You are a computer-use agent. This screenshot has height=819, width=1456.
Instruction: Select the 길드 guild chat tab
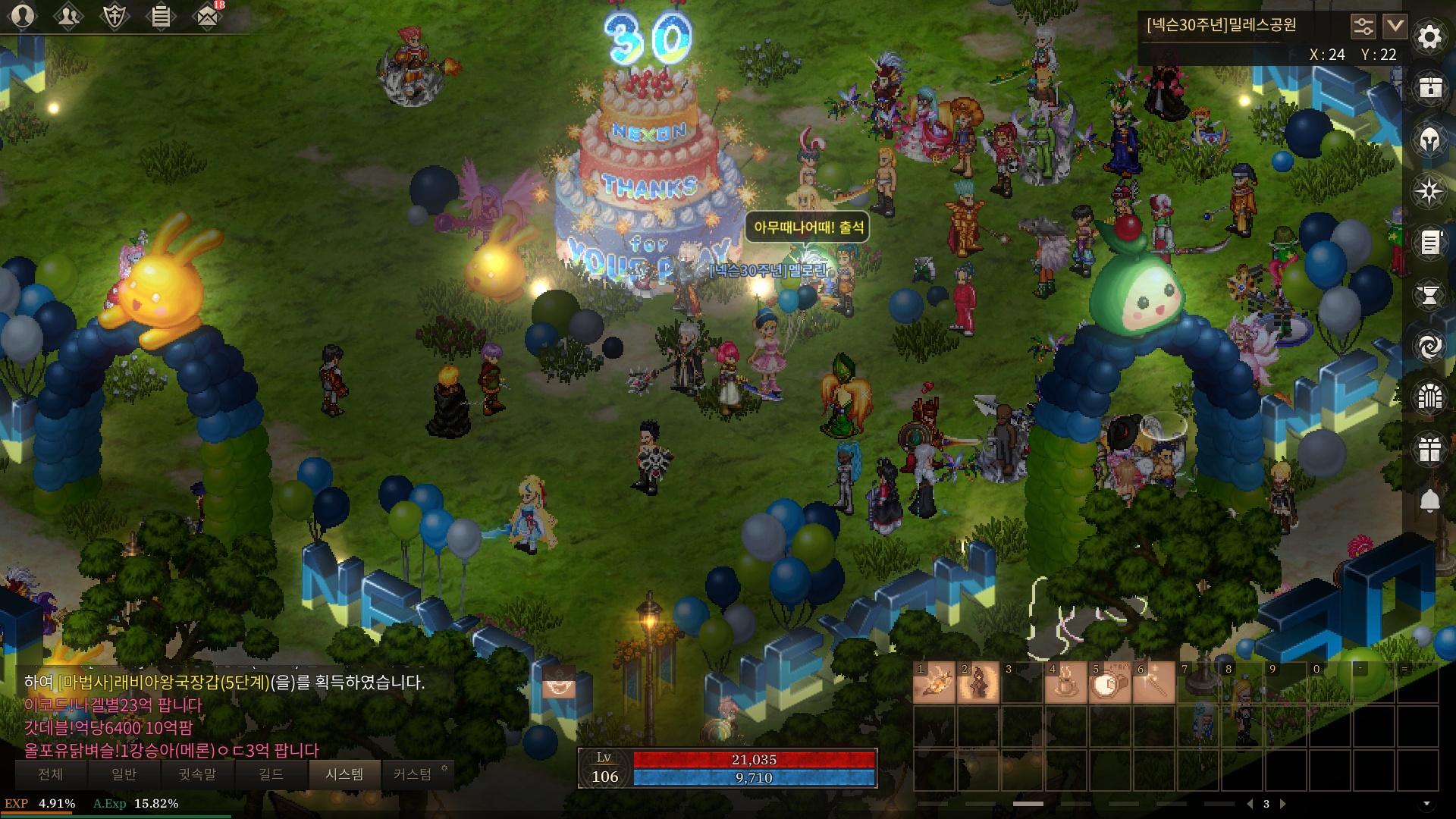(x=271, y=774)
